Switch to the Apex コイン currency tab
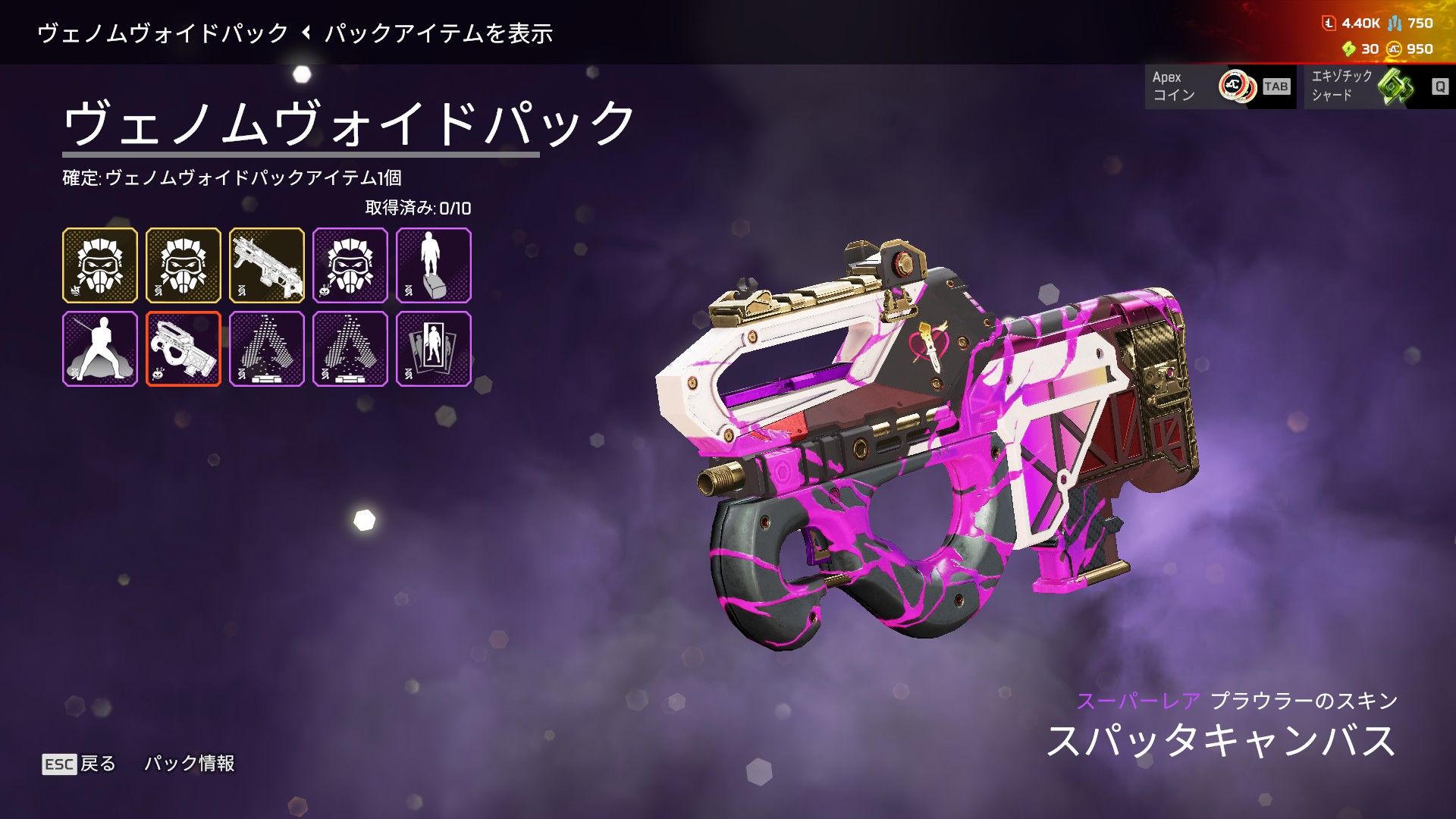Viewport: 1456px width, 819px height. (1219, 86)
